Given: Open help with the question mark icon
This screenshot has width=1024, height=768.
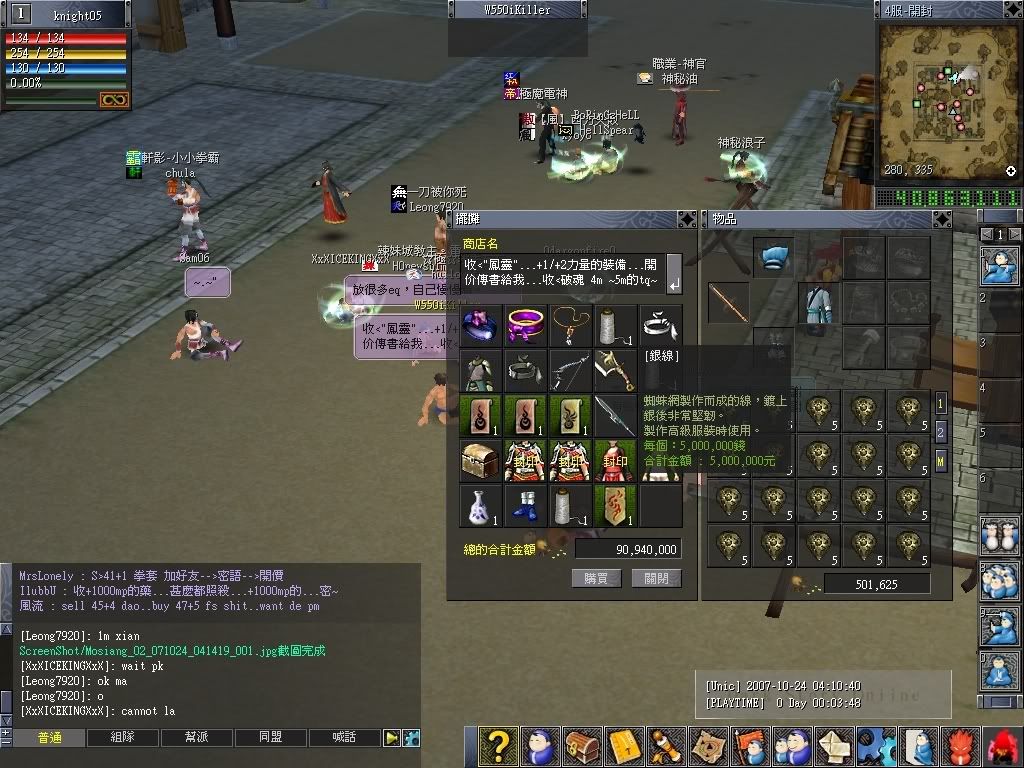Looking at the screenshot, I should point(497,746).
